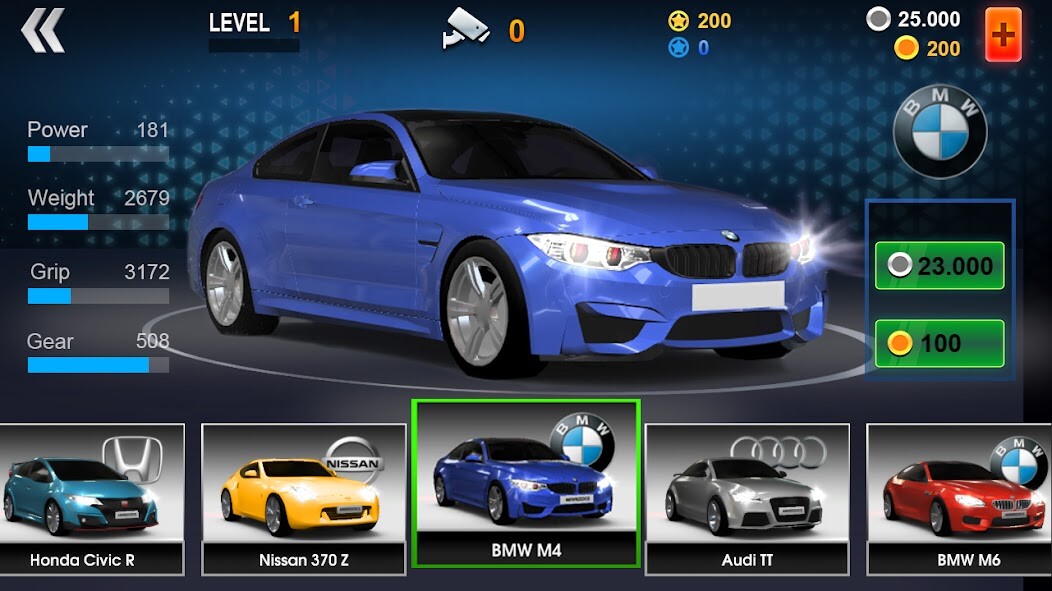Select the Honda Civic R car tile
Viewport: 1052px width, 591px height.
coord(90,498)
